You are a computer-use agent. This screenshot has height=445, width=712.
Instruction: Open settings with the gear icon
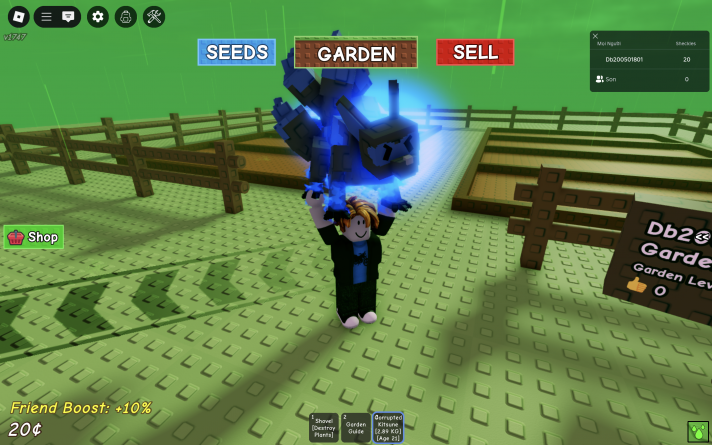pyautogui.click(x=97, y=16)
